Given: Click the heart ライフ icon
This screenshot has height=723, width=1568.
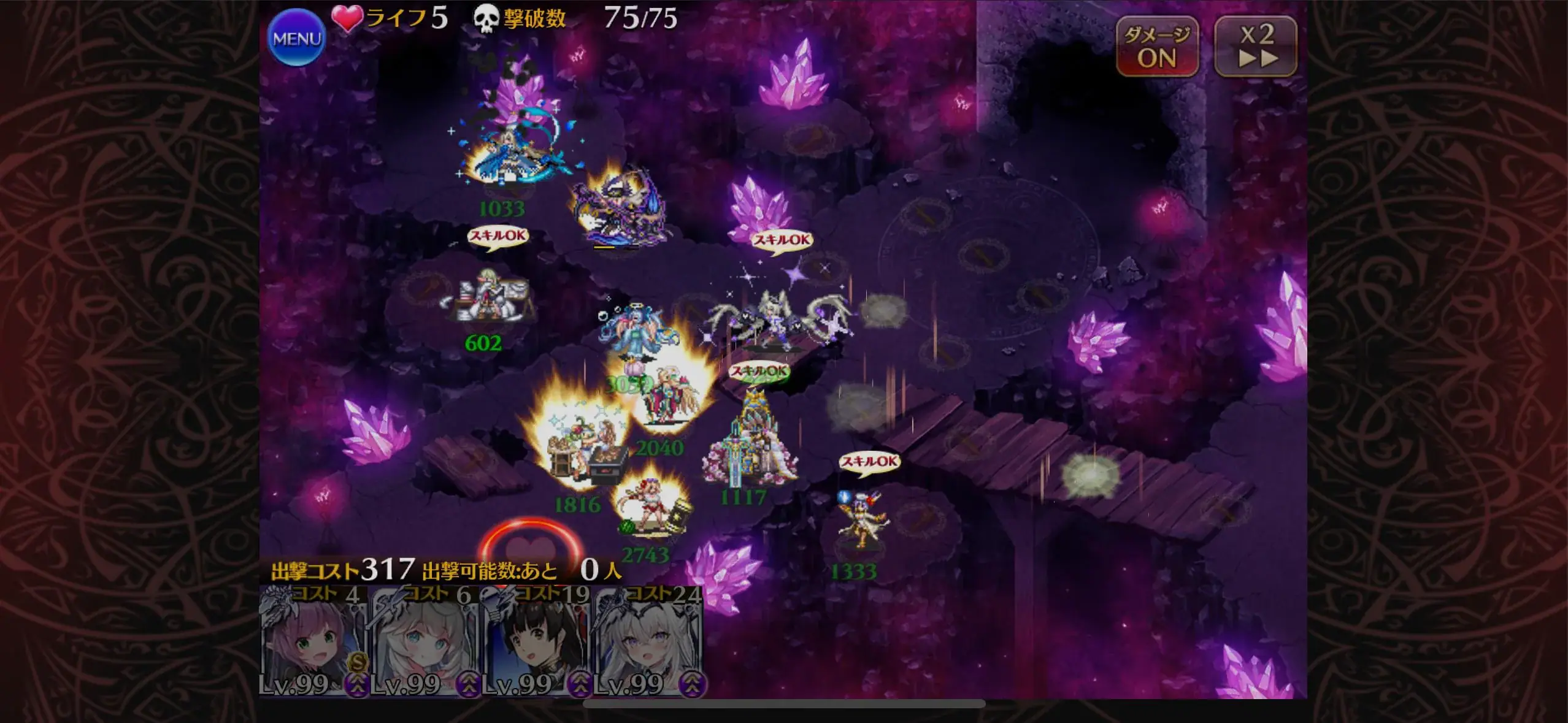Looking at the screenshot, I should pos(347,17).
